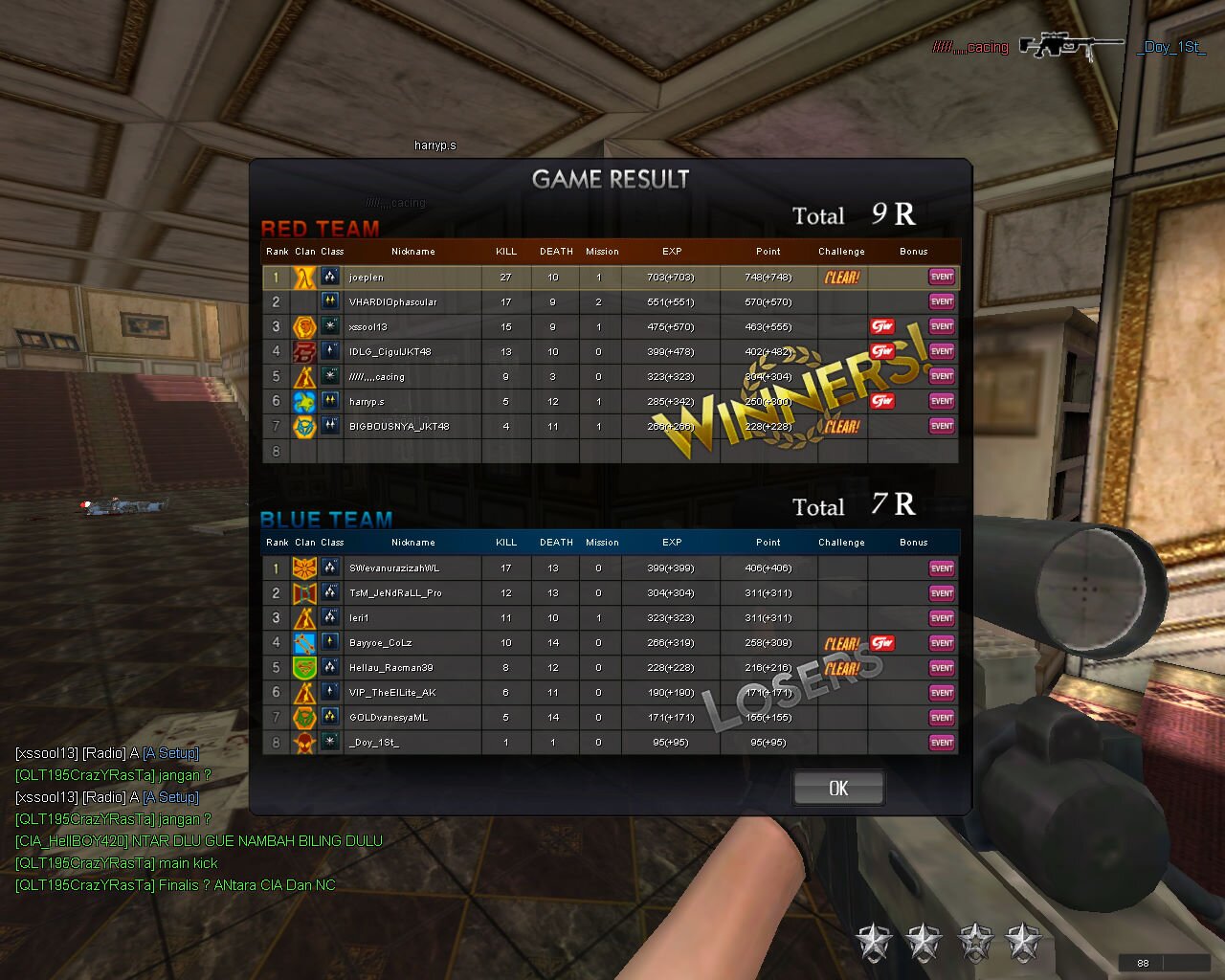Click SWevanurazizahWL's clan emblem
The height and width of the screenshot is (980, 1225).
click(x=304, y=568)
